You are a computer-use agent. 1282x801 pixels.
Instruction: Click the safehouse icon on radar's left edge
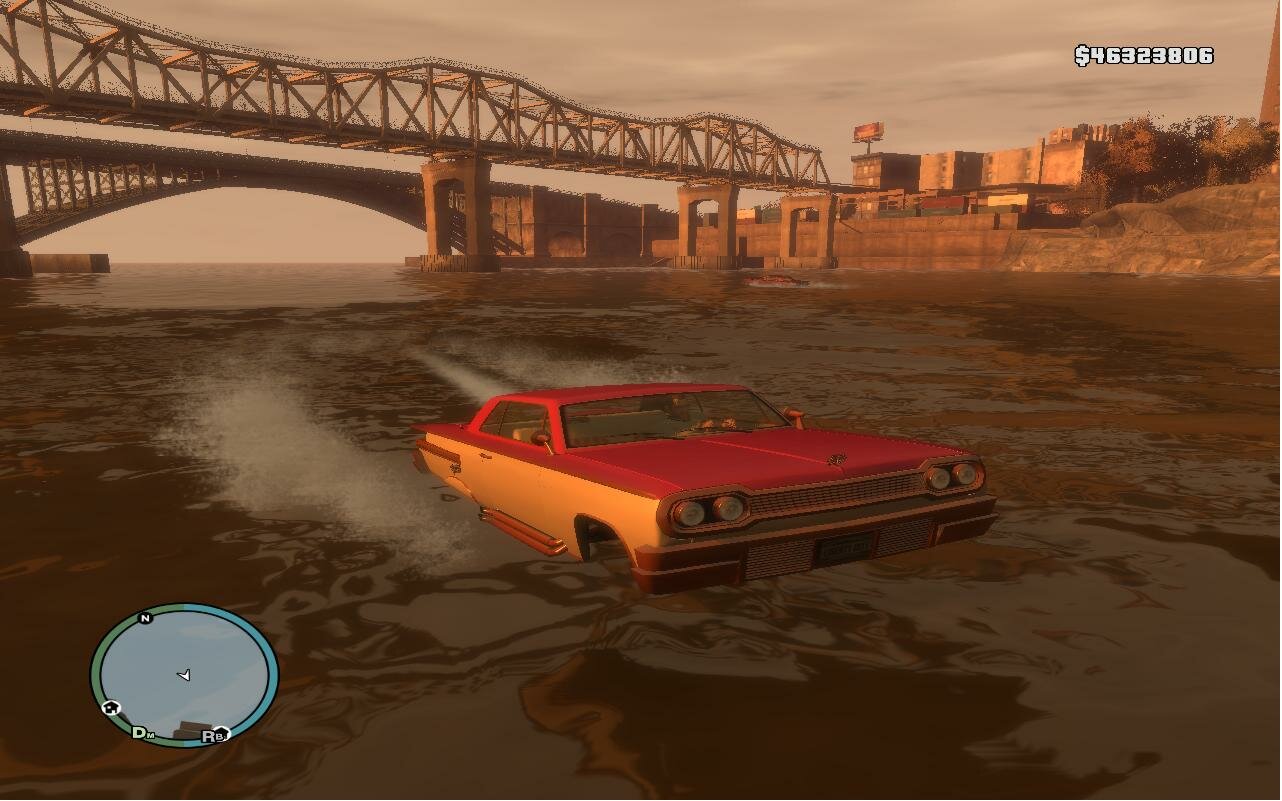110,707
